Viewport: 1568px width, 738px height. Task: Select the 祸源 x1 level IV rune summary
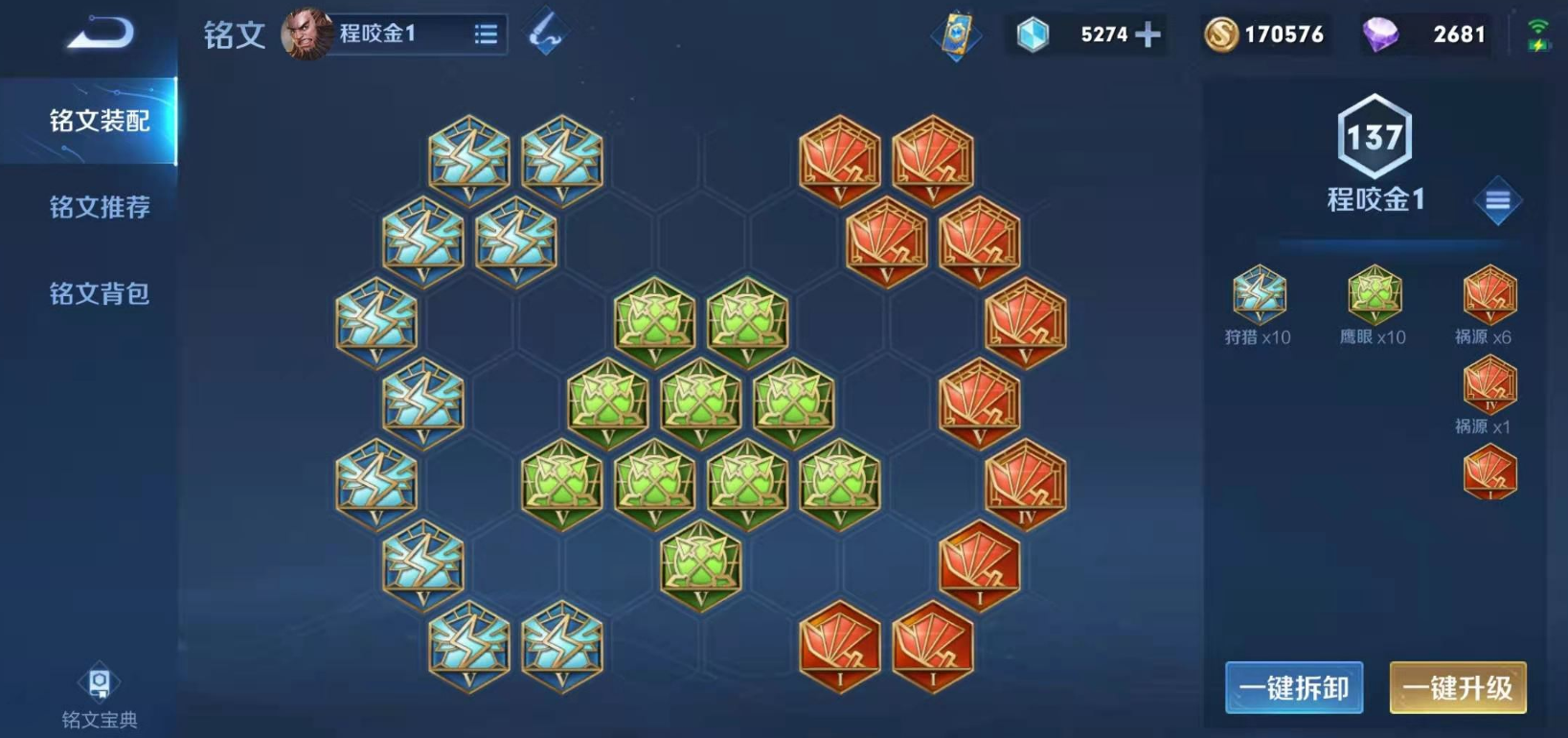[x=1489, y=393]
